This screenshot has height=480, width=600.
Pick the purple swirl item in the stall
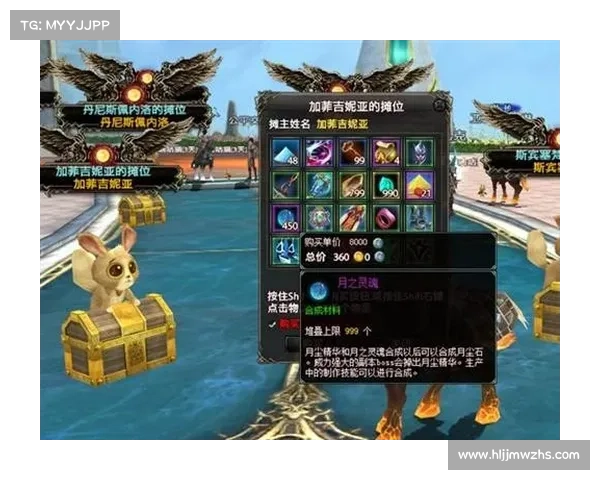(x=319, y=151)
